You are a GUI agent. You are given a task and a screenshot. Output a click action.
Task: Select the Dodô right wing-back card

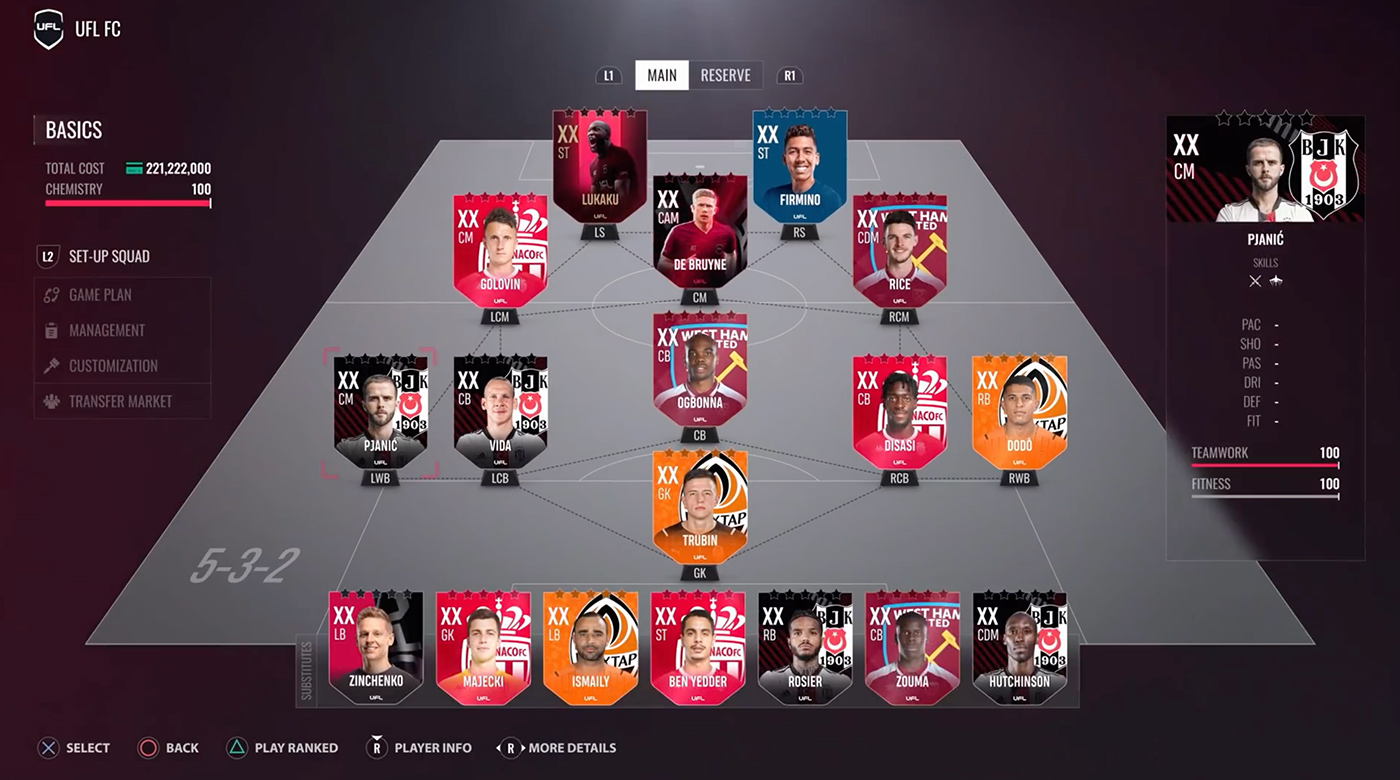coord(1019,412)
